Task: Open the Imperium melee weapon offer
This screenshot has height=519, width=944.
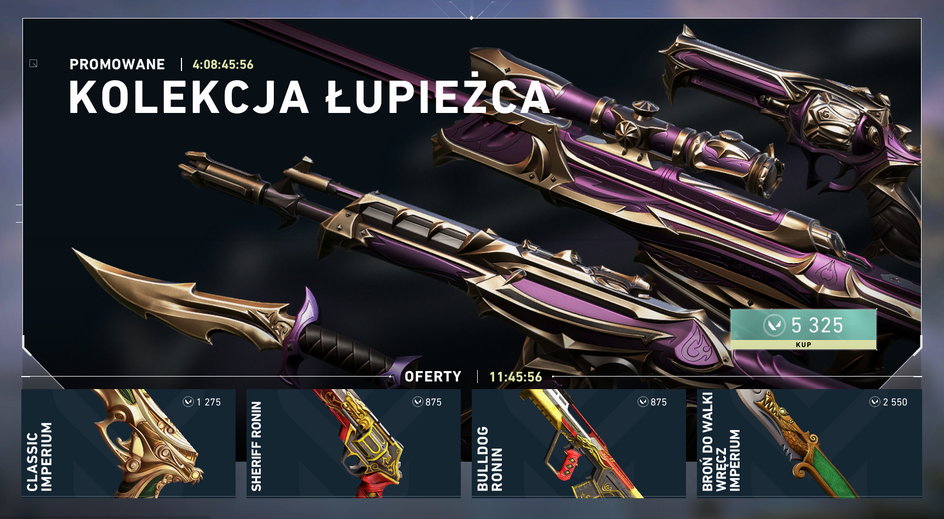Action: (x=809, y=443)
